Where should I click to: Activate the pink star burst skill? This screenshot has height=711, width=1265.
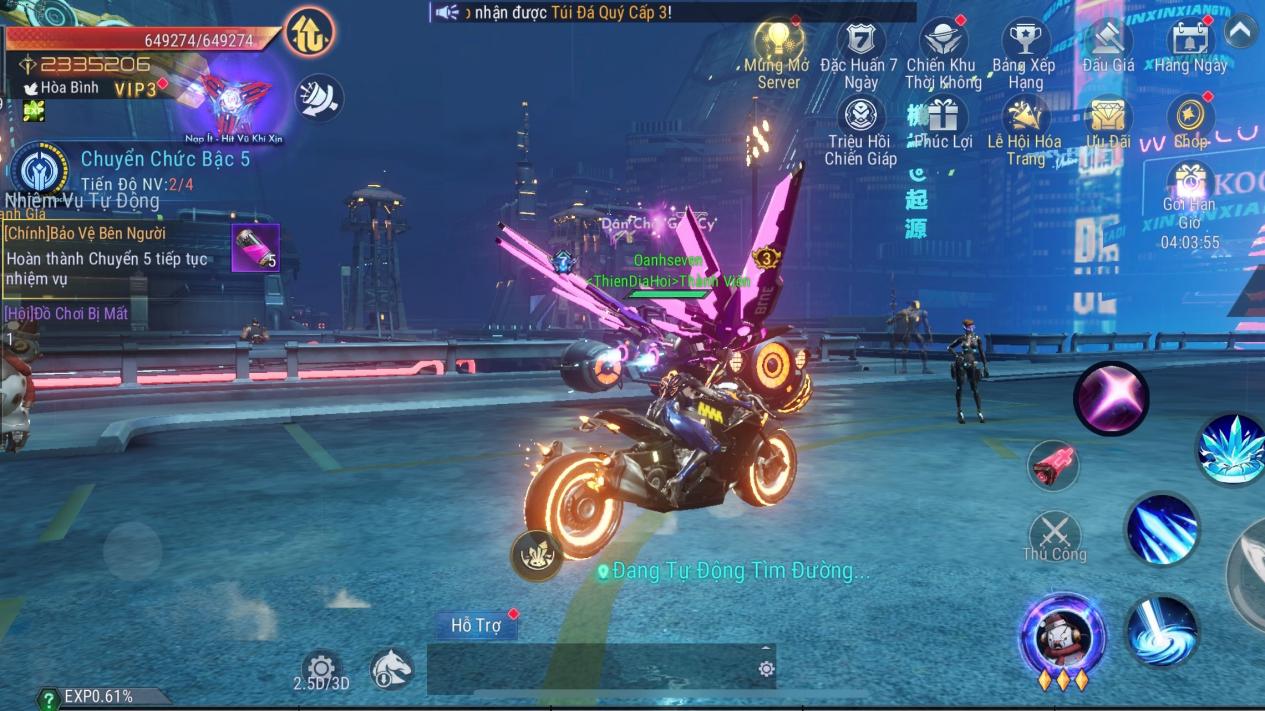point(1110,398)
